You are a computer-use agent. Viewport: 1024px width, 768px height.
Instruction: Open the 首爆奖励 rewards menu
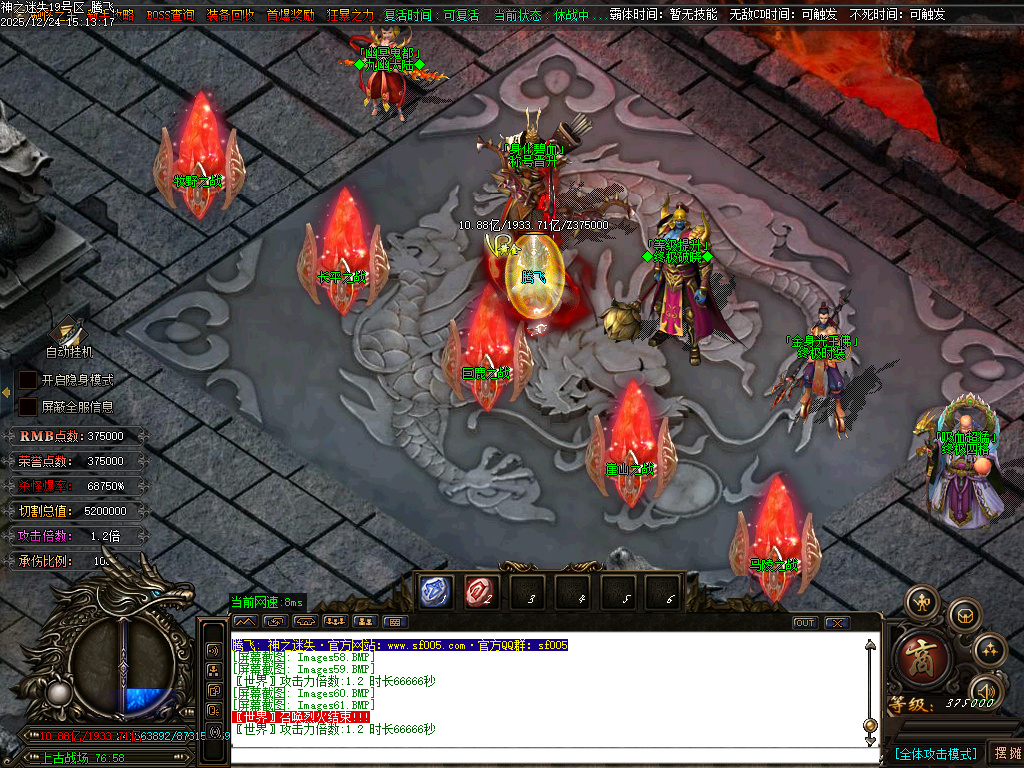coord(290,16)
